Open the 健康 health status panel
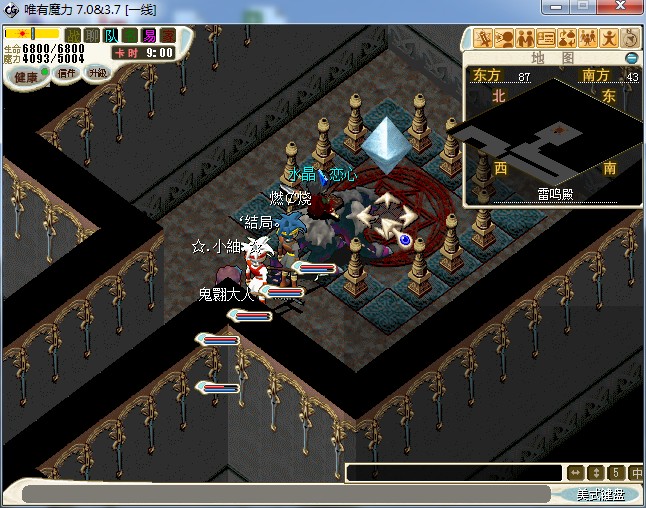Image resolution: width=646 pixels, height=508 pixels. click(x=27, y=77)
